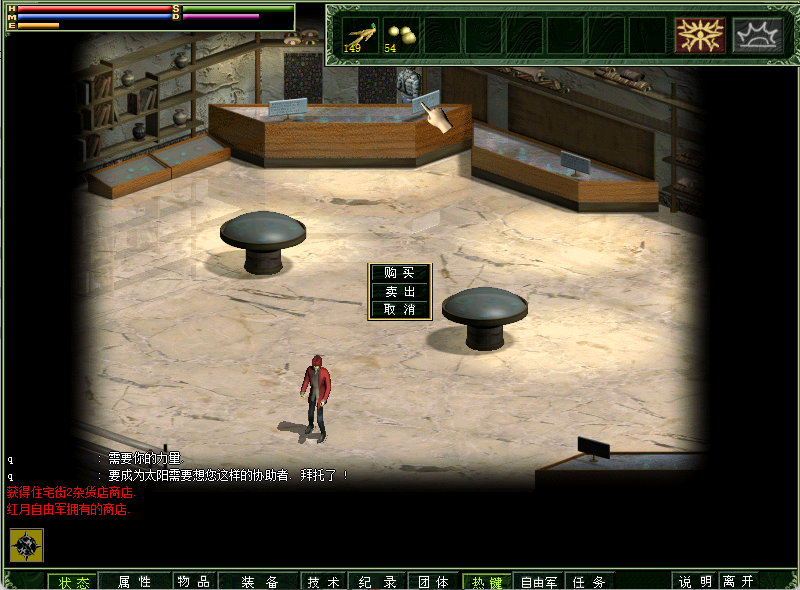This screenshot has height=590, width=800.
Task: Toggle the 热键 (Hotkeys) bar
Action: click(x=487, y=582)
